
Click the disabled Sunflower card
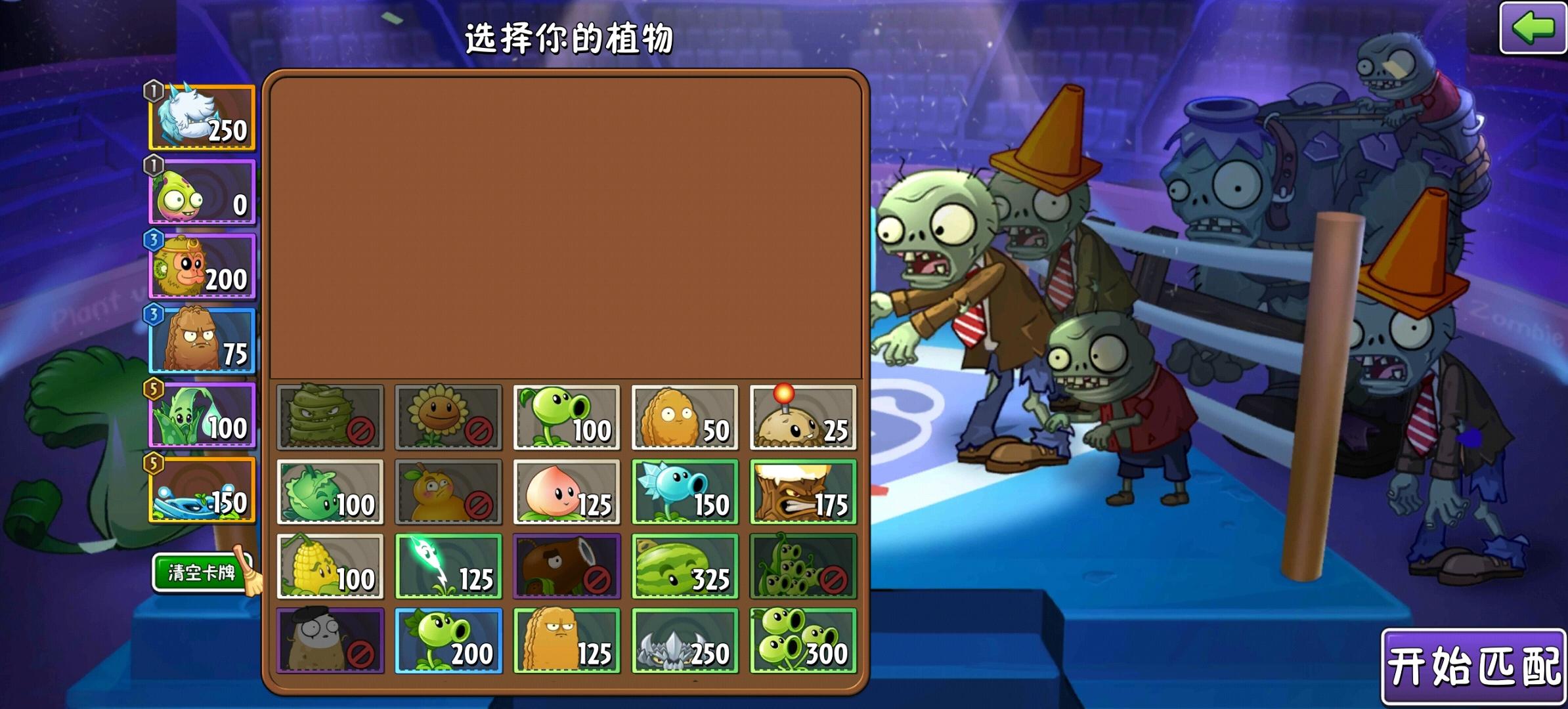tap(448, 417)
